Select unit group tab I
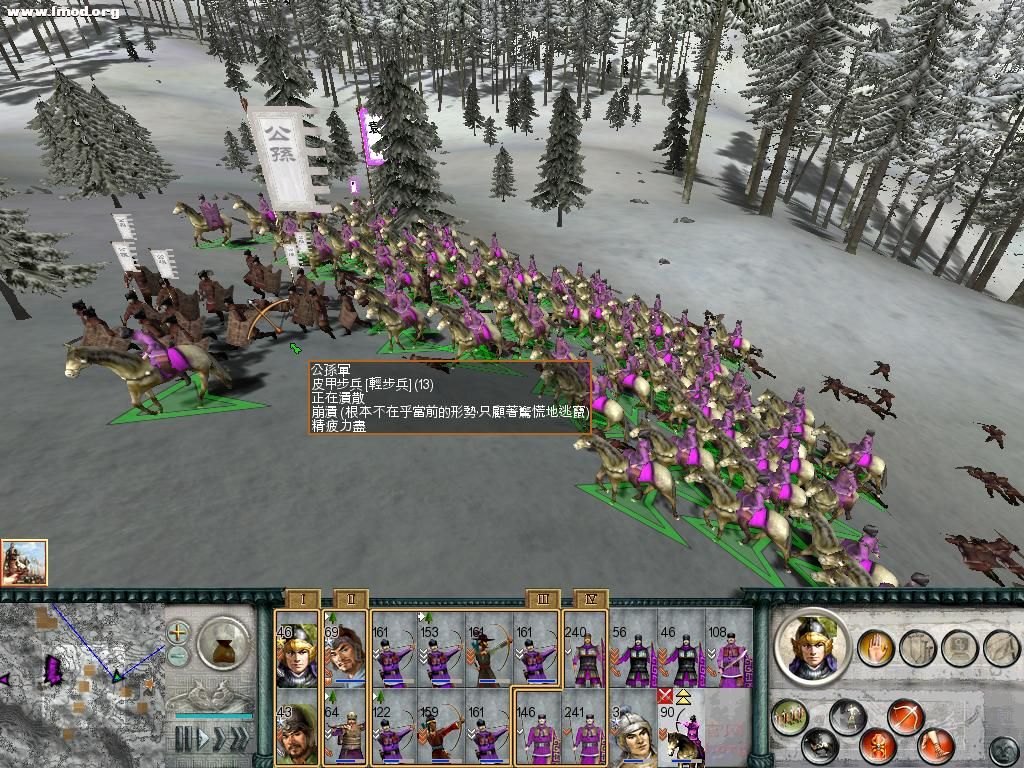1024x768 pixels. pyautogui.click(x=303, y=599)
